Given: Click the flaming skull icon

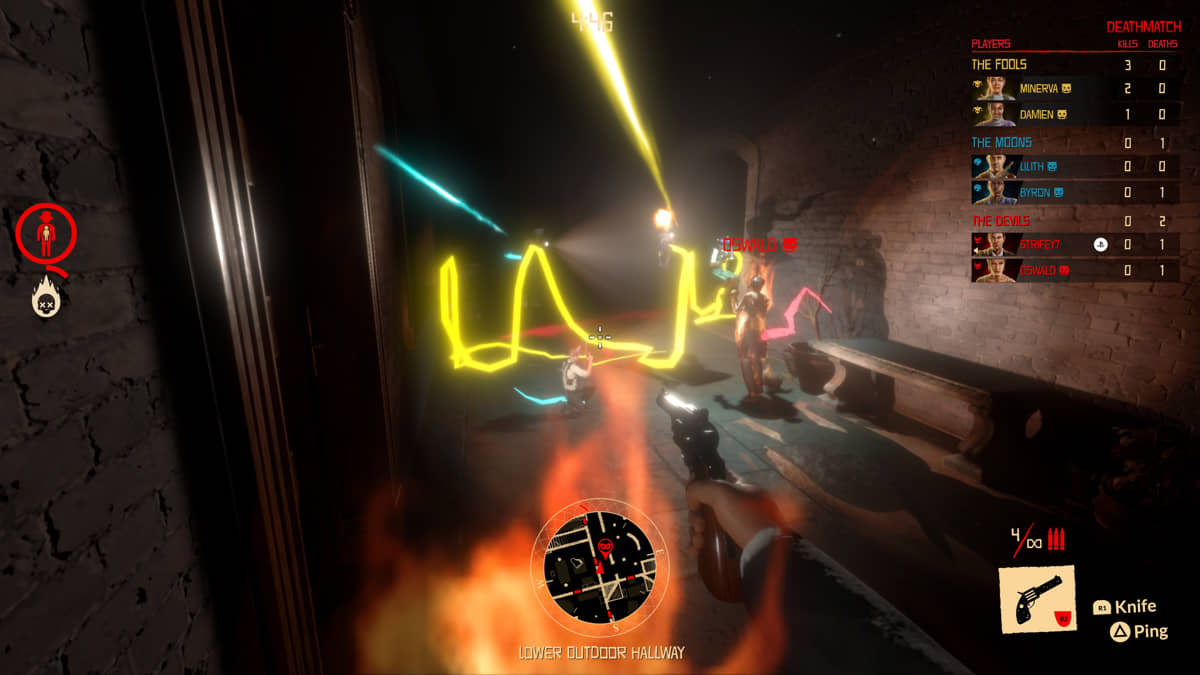Looking at the screenshot, I should [47, 296].
